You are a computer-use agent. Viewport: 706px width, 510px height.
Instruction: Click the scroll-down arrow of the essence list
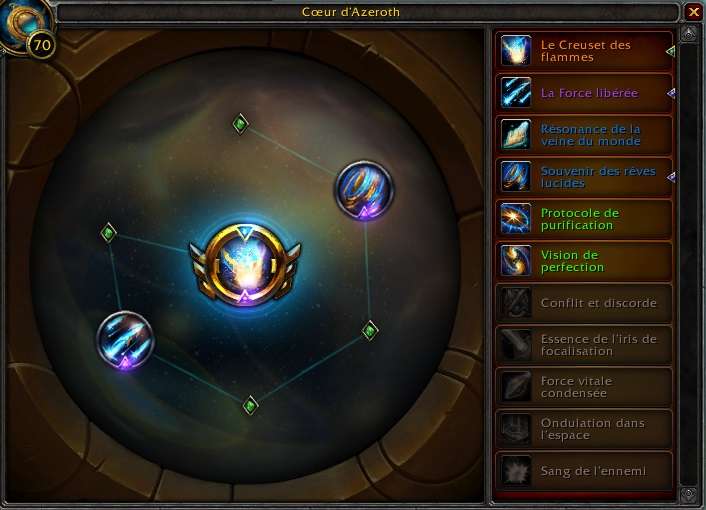click(x=688, y=494)
